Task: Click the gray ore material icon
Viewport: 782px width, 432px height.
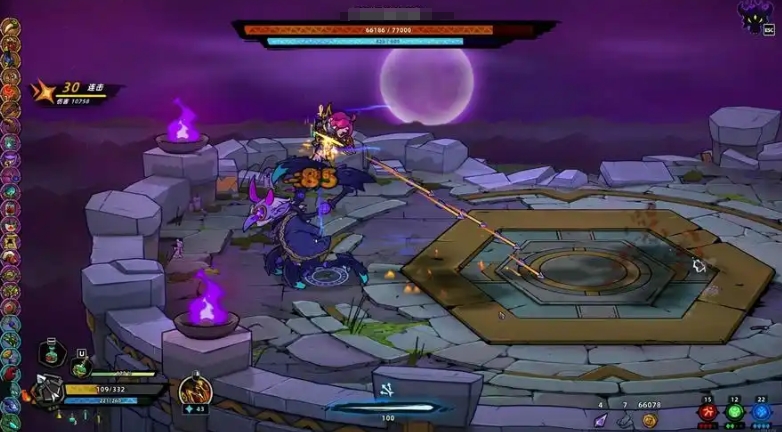Action: point(624,421)
